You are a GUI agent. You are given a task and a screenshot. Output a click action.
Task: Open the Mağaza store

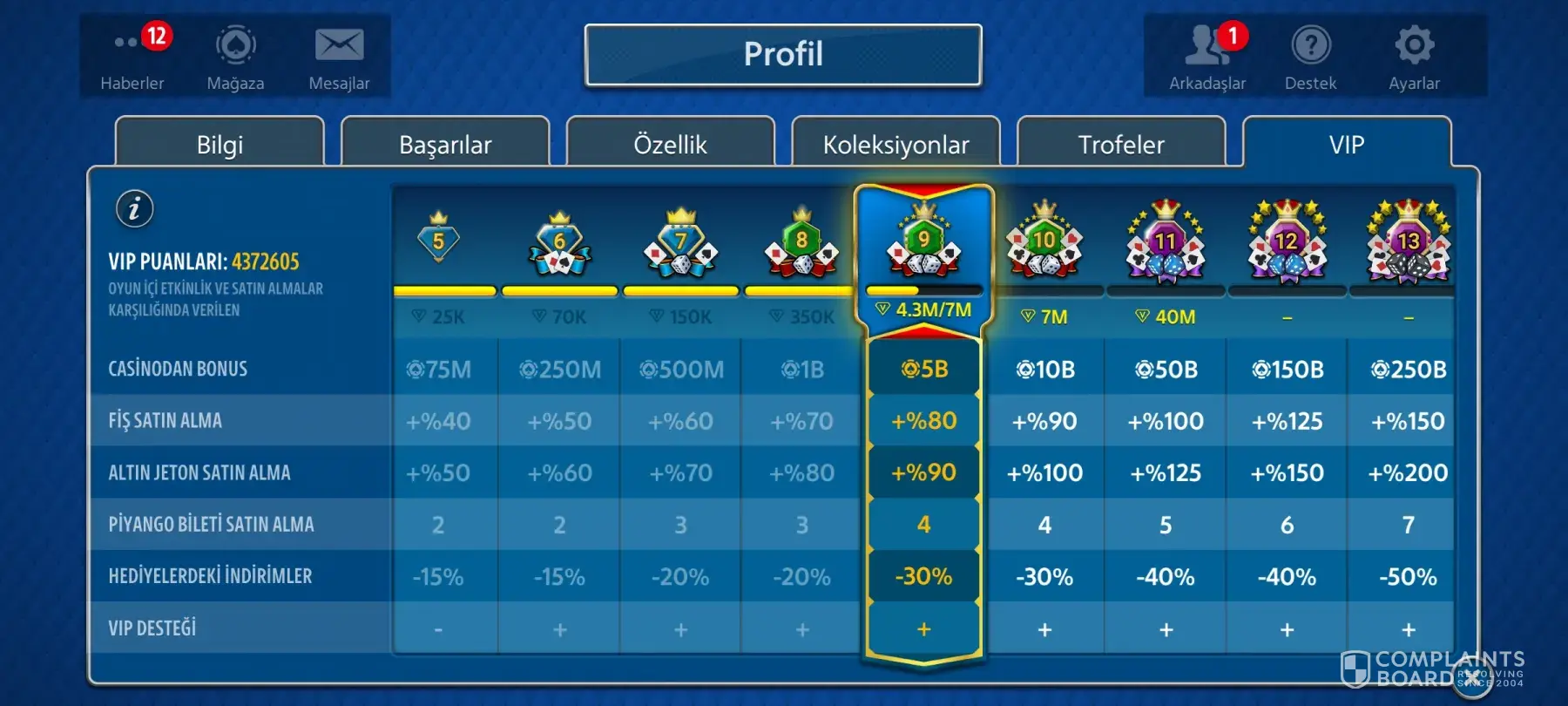tap(235, 56)
